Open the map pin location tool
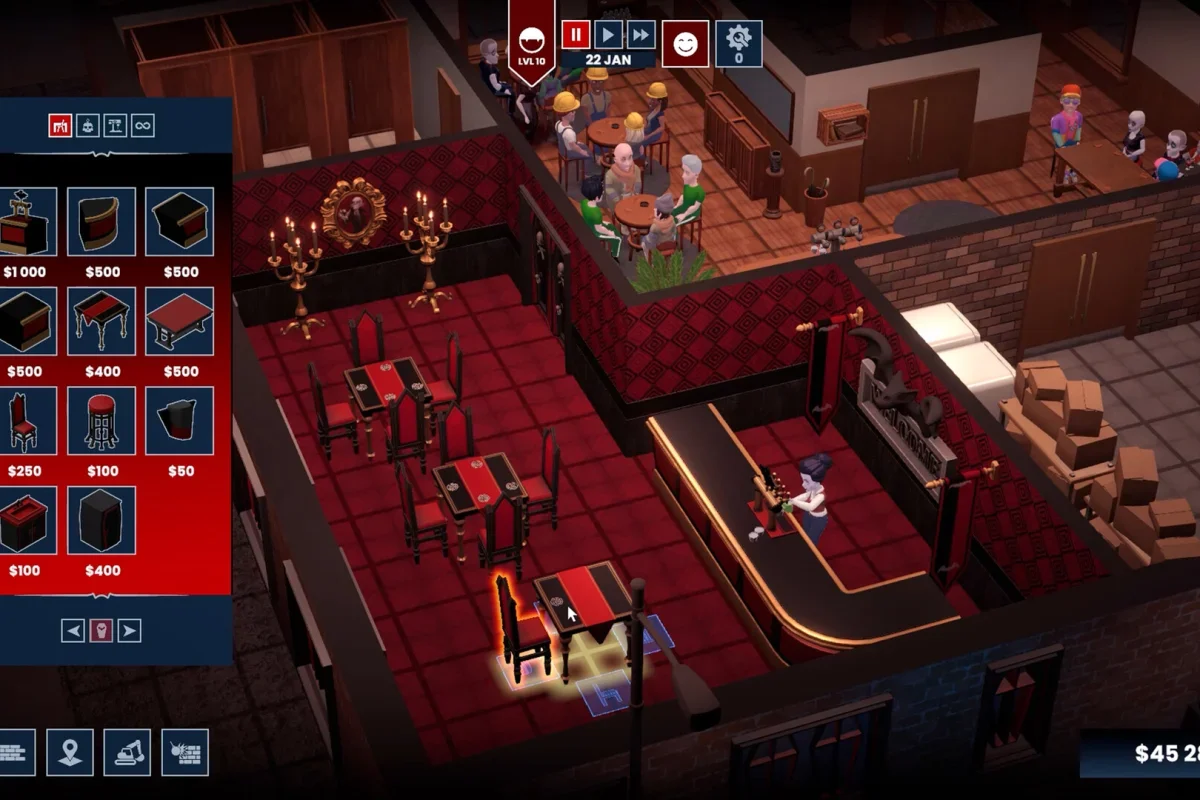 (x=70, y=752)
